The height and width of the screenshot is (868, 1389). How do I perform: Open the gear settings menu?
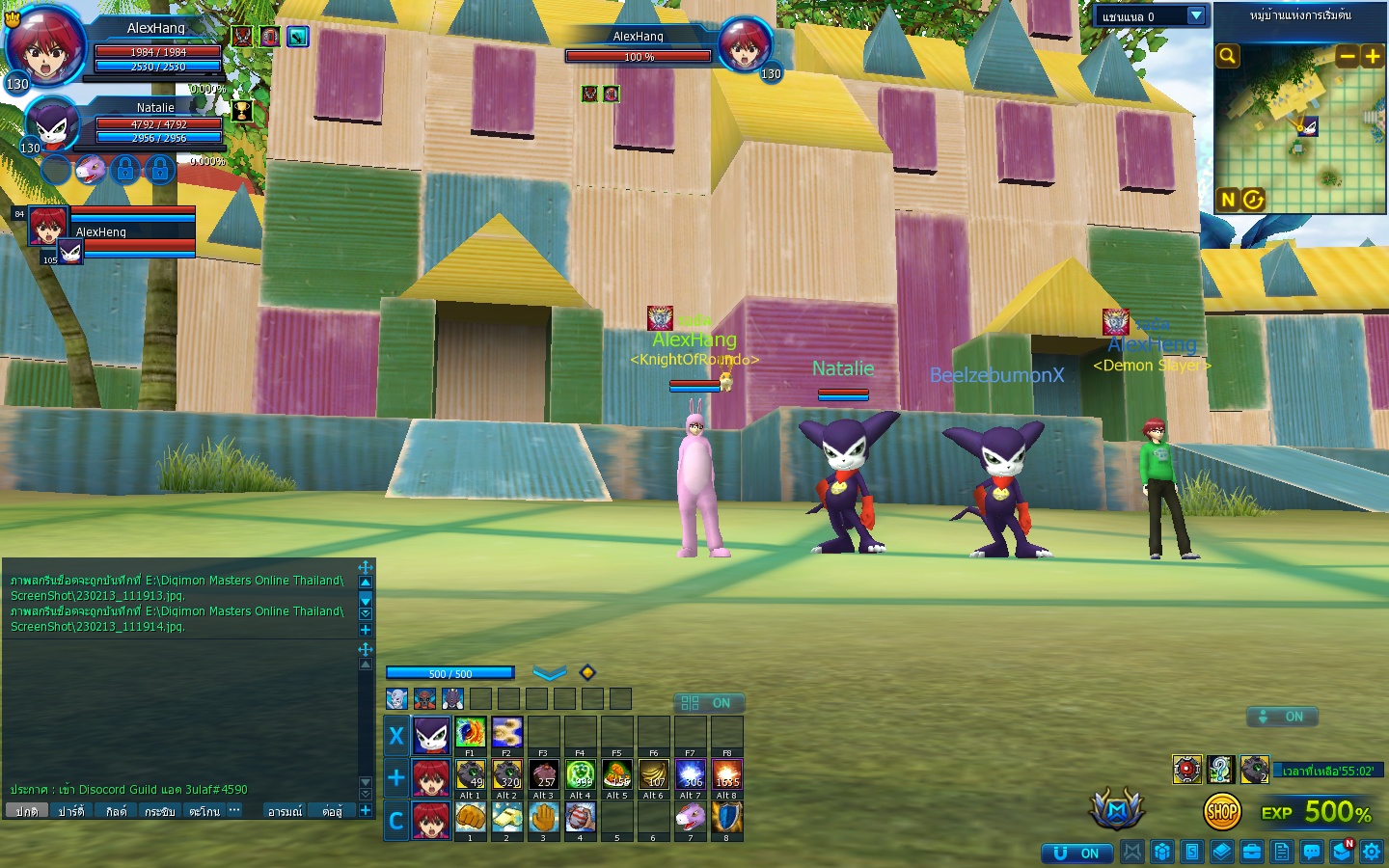pos(1372,852)
